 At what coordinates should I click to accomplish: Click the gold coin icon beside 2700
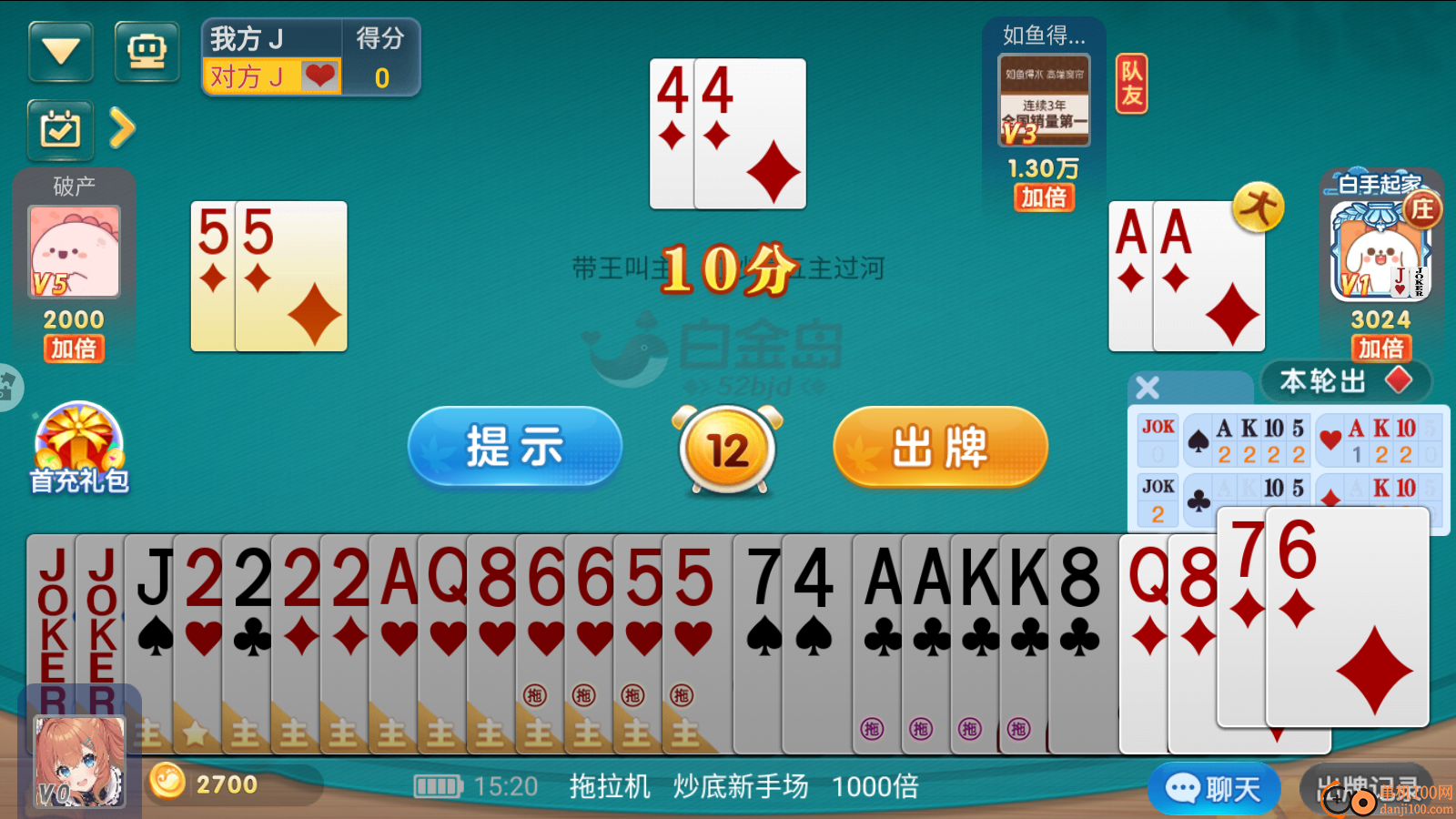168,784
